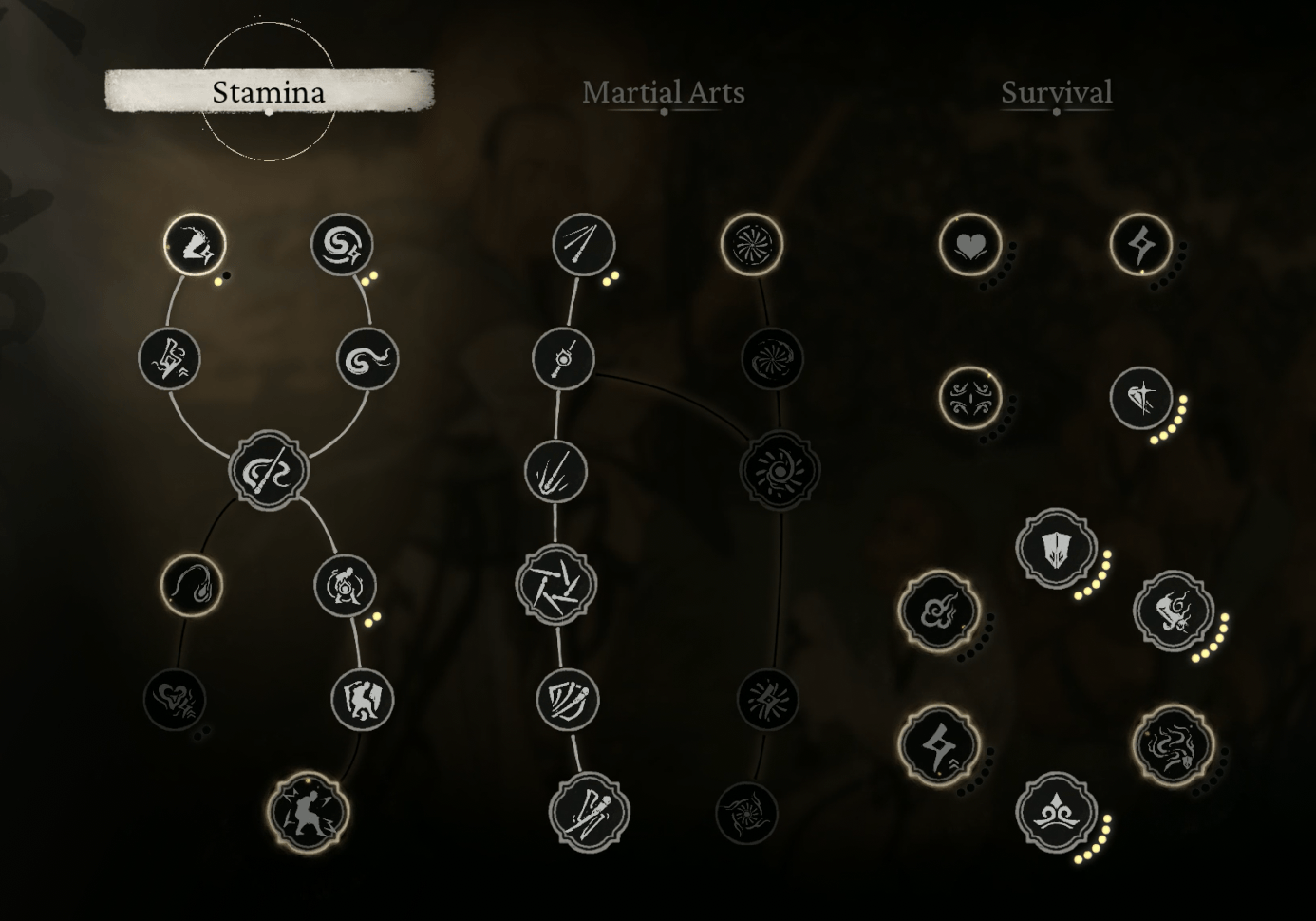Select the dimmed heart skill in Stamina

pyautogui.click(x=176, y=700)
